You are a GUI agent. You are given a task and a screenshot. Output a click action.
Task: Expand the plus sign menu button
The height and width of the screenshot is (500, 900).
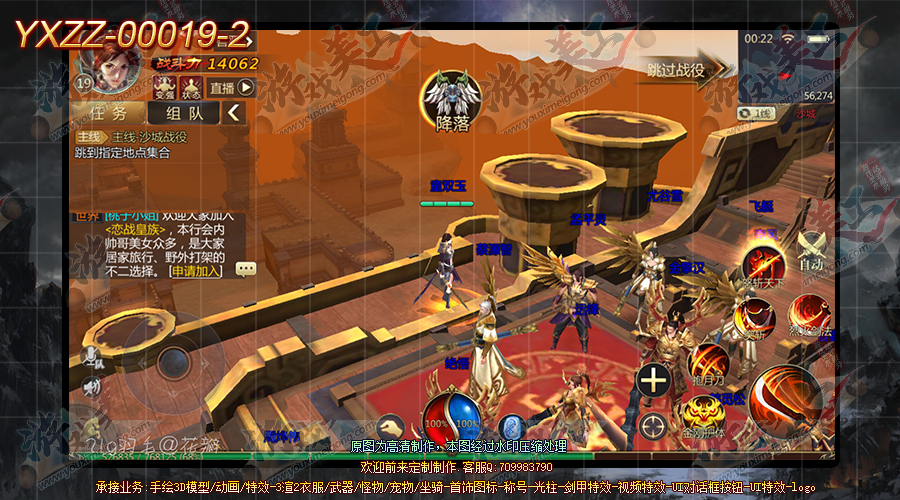coord(654,380)
